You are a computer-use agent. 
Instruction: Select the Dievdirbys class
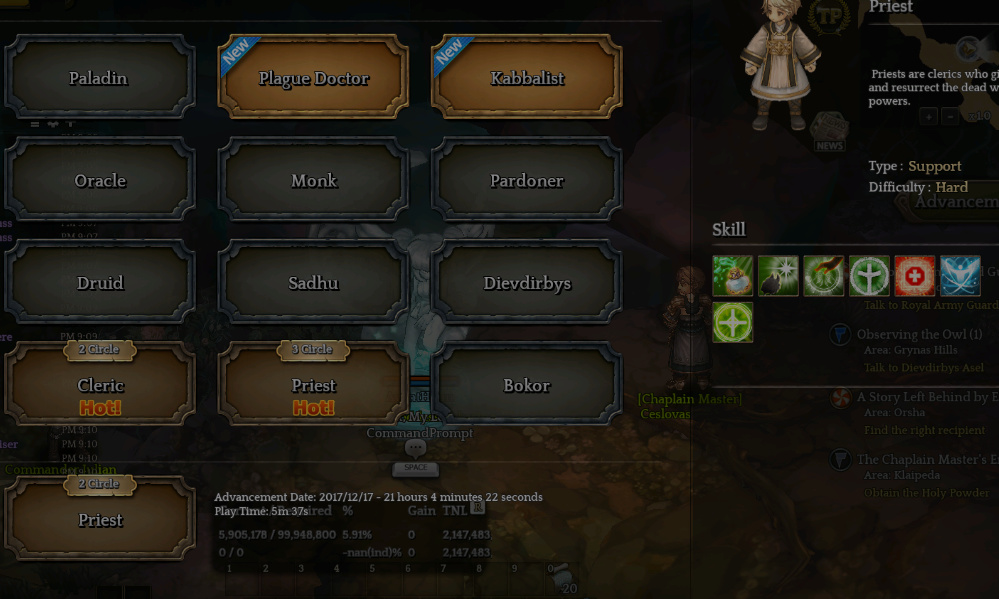[x=527, y=283]
